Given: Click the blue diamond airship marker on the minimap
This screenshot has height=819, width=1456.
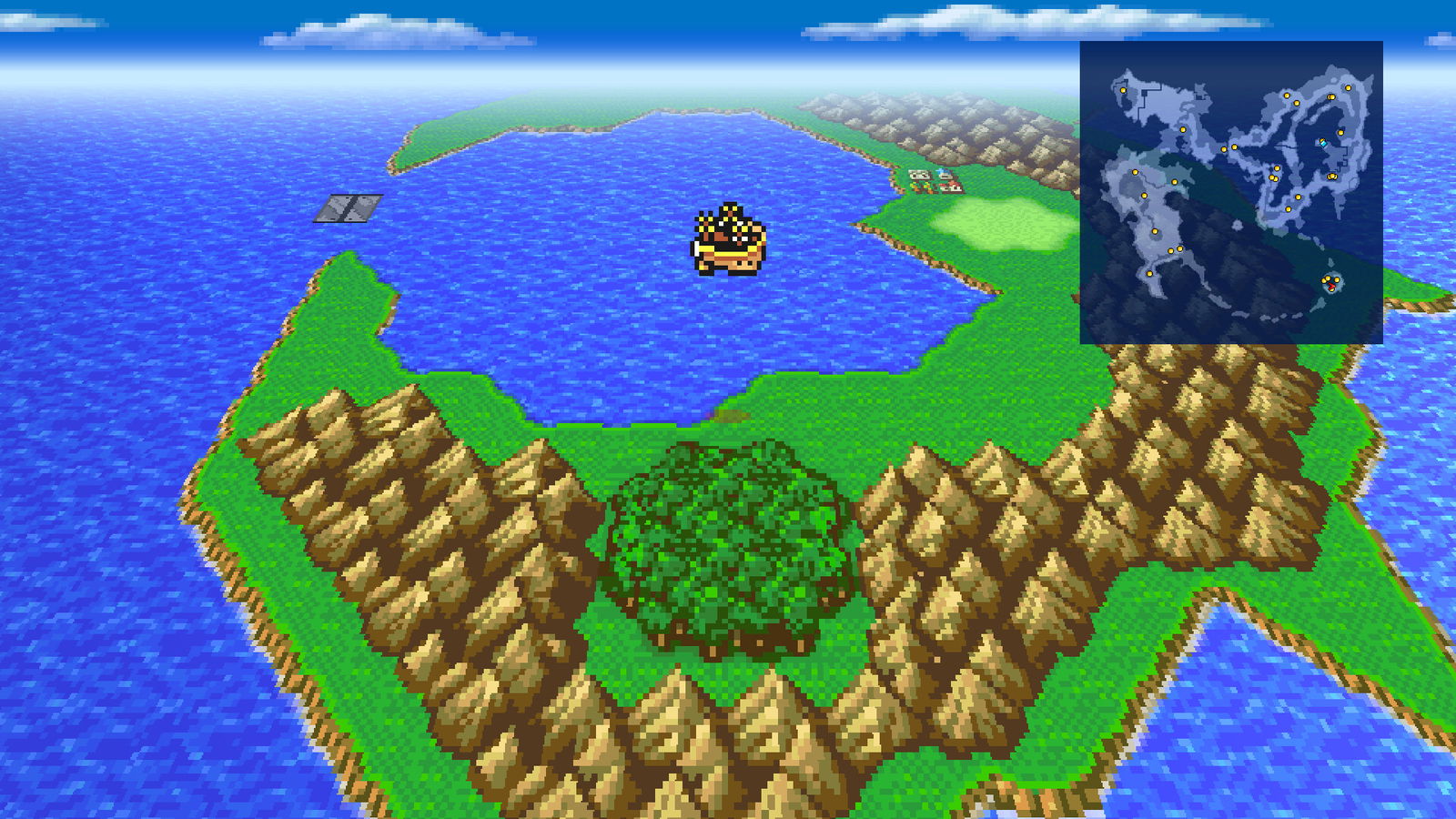Looking at the screenshot, I should (x=1323, y=143).
